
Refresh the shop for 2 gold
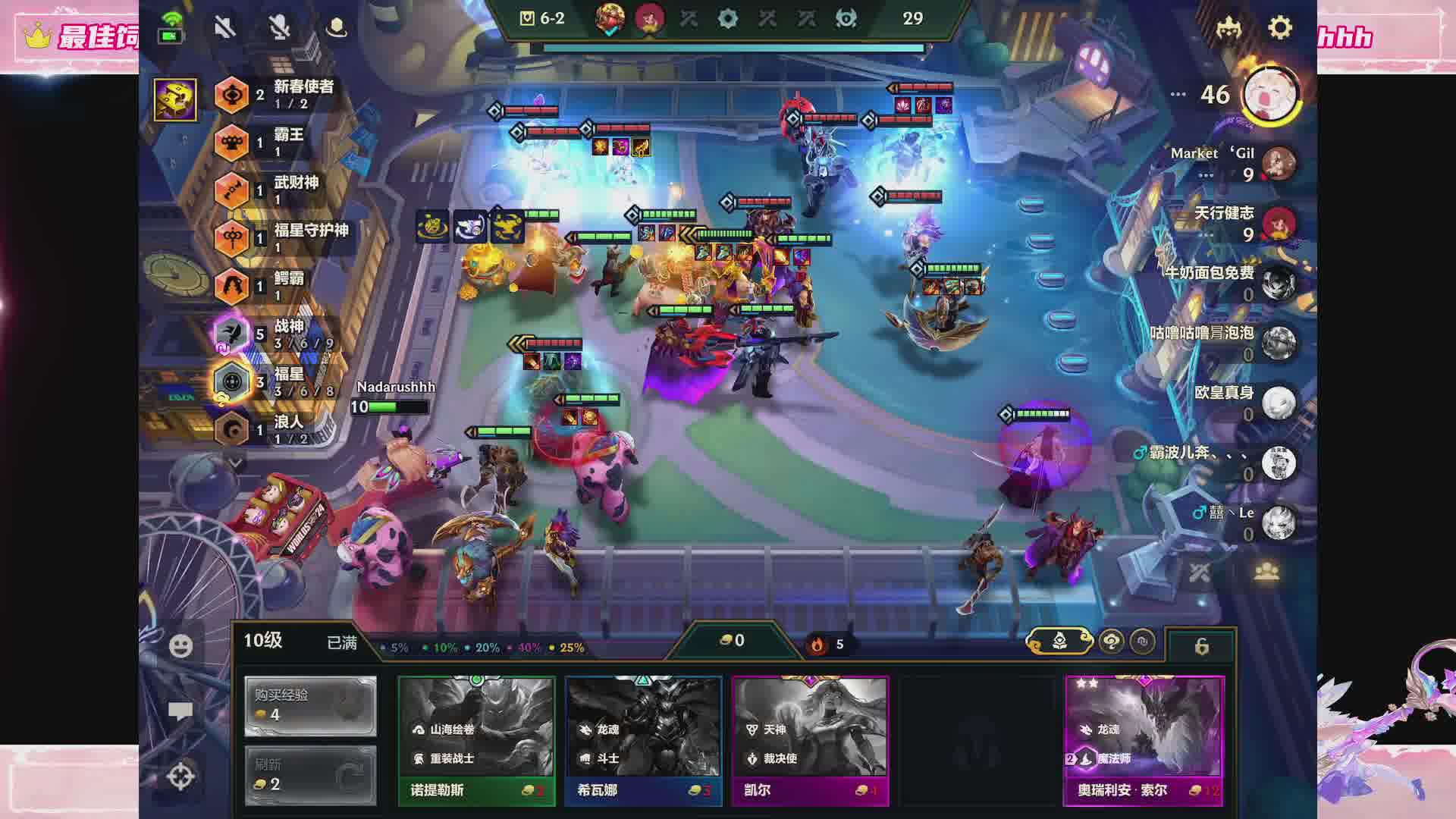(310, 775)
